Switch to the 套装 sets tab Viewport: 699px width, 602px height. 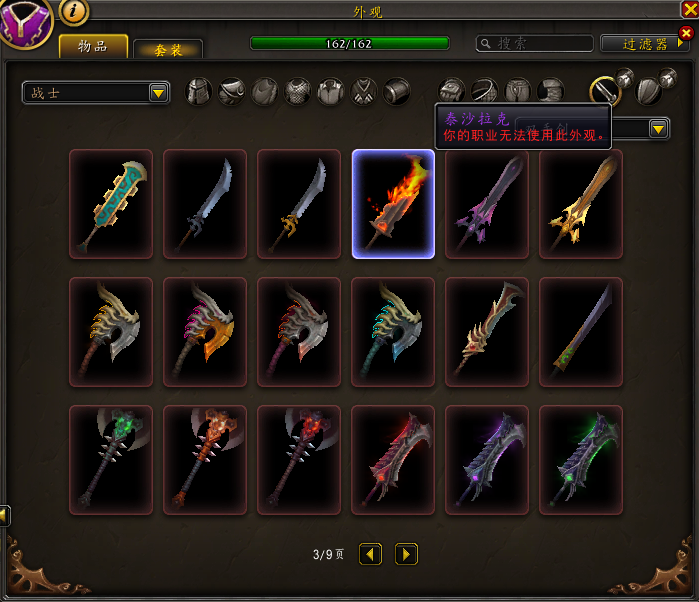click(x=168, y=50)
